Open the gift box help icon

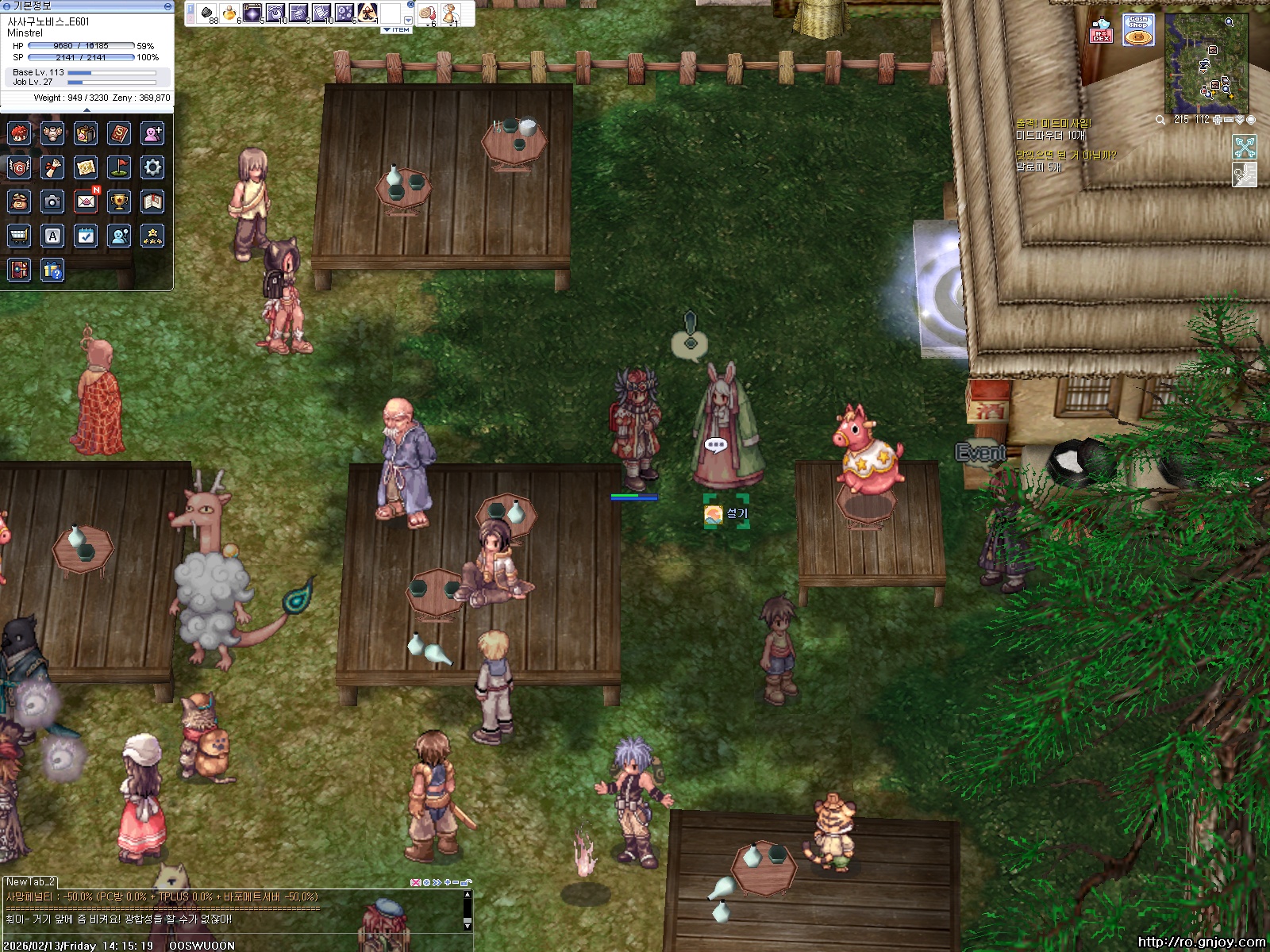click(x=52, y=271)
